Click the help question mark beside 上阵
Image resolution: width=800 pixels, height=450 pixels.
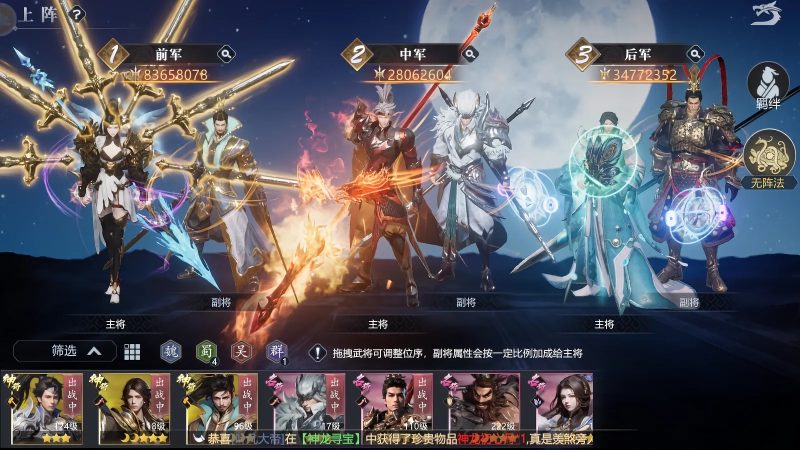pos(77,15)
